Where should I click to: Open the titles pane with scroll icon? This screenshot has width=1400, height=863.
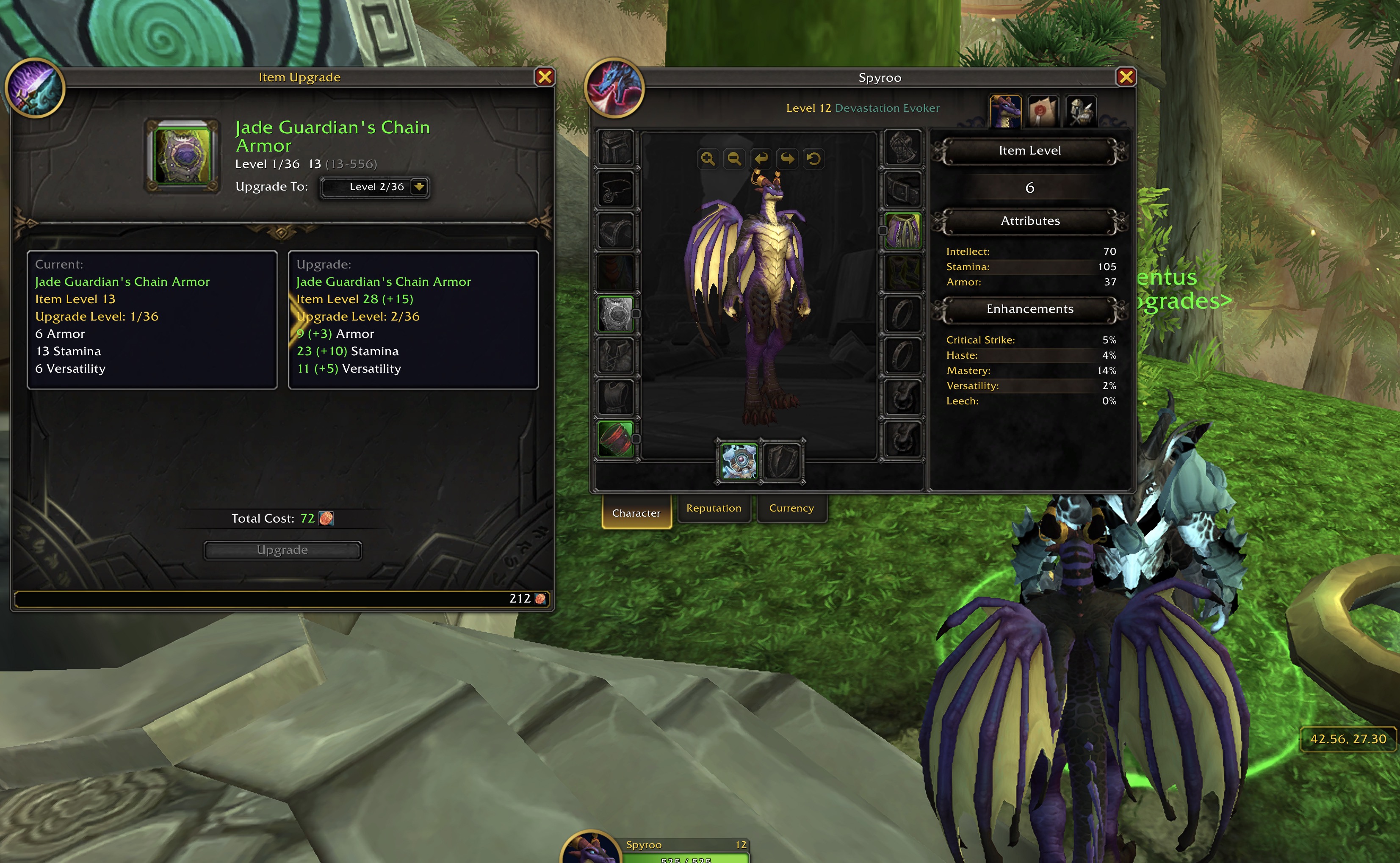1043,111
